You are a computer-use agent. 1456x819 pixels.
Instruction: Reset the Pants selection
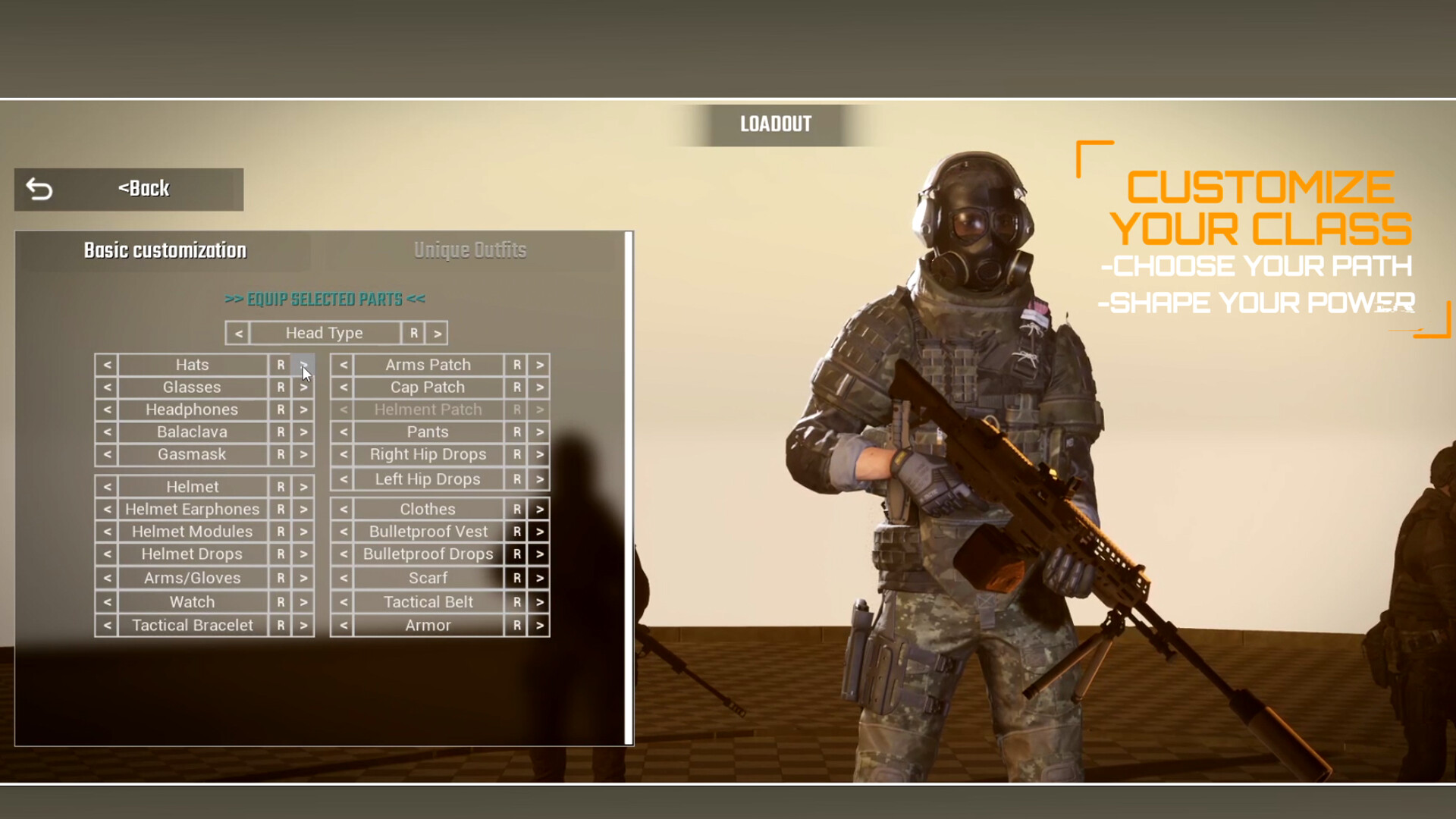point(516,431)
